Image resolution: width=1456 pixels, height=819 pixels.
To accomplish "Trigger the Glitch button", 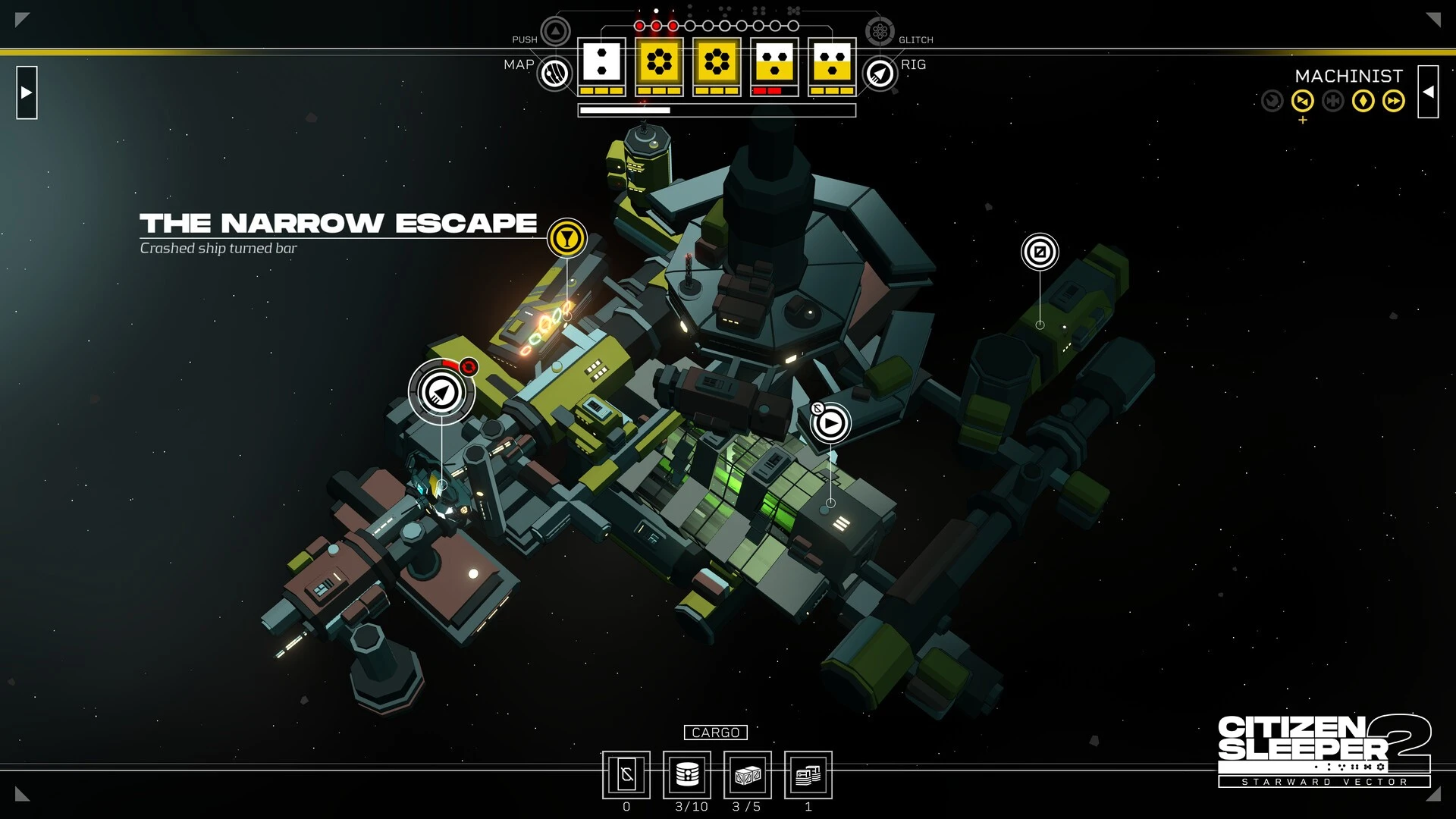I will coord(880,32).
